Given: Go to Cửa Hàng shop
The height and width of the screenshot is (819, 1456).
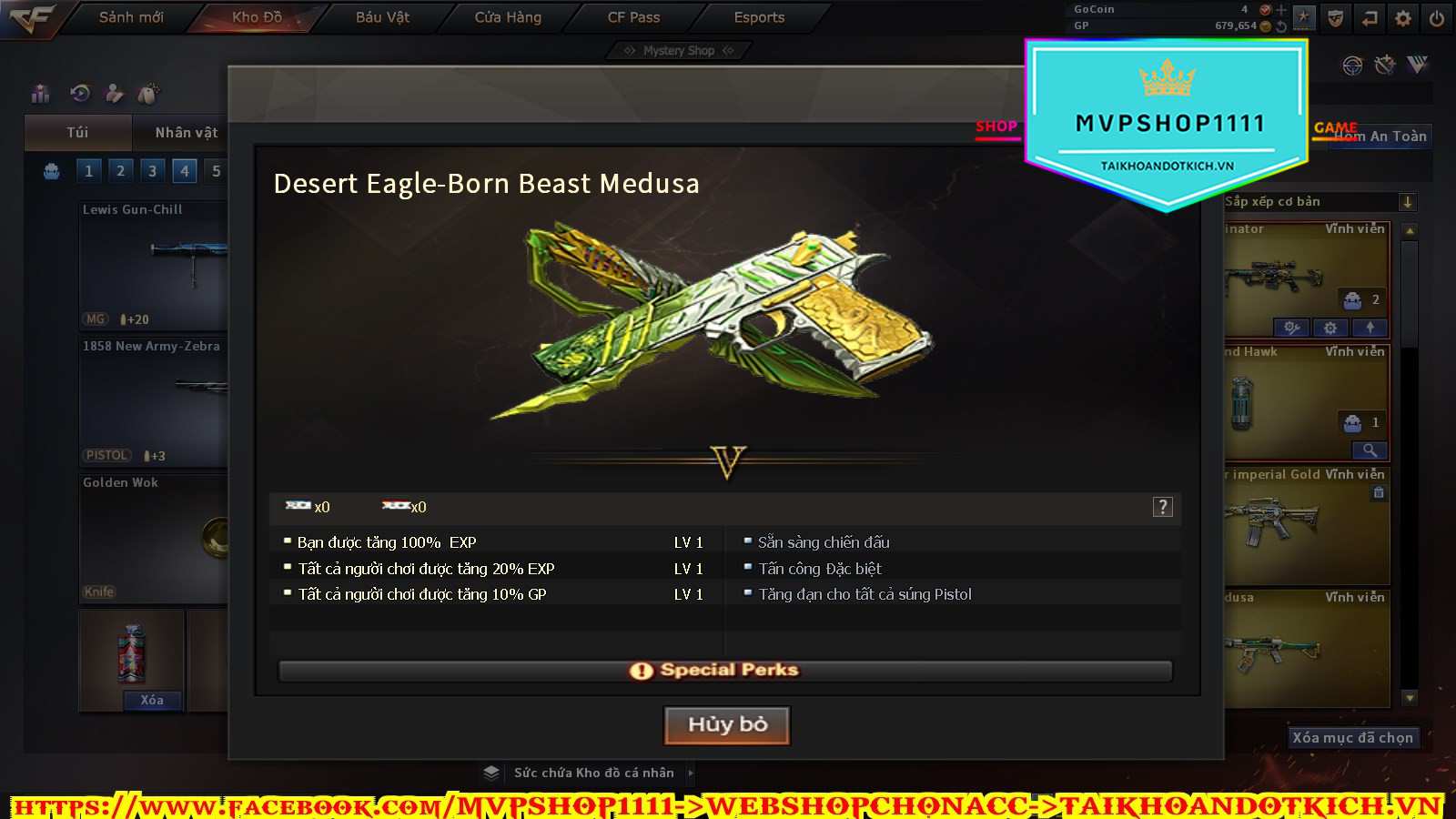Looking at the screenshot, I should click(x=508, y=17).
